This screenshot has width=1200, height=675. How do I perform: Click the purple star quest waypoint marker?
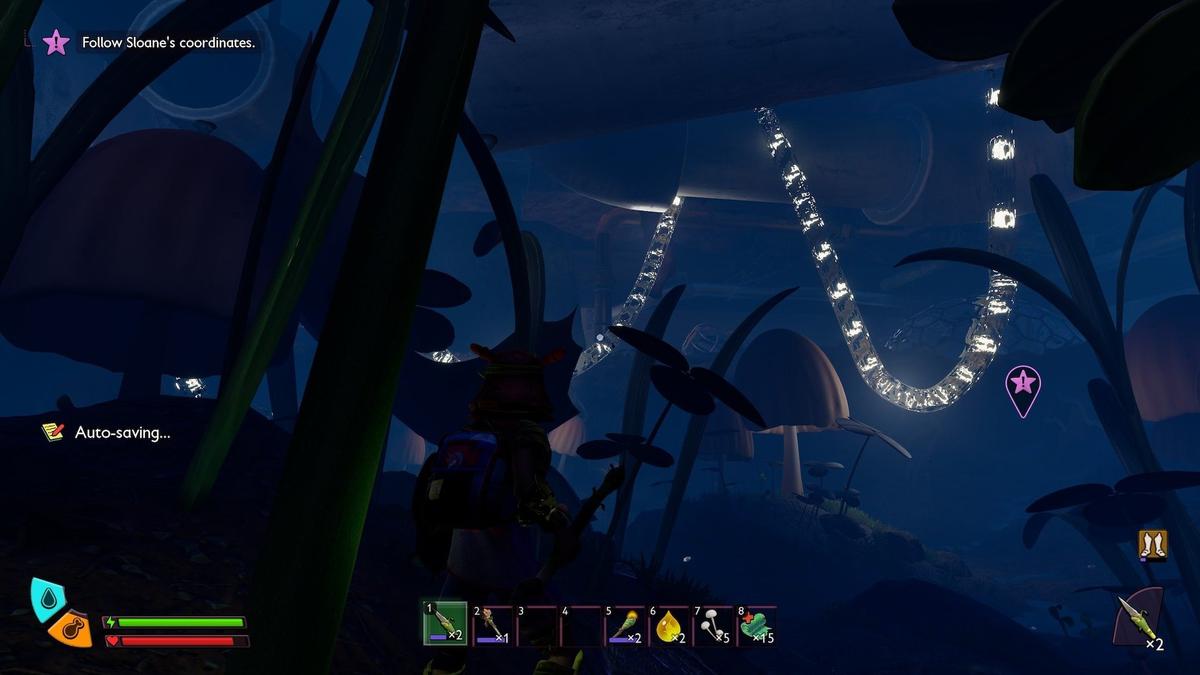(1022, 384)
